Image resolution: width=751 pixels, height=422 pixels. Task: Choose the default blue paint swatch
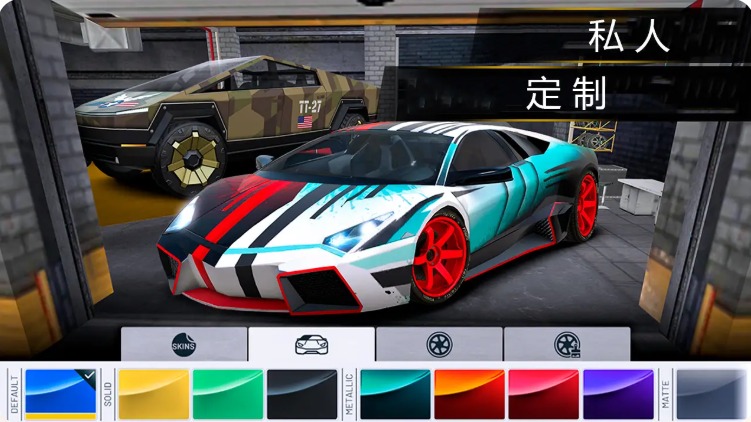pyautogui.click(x=61, y=394)
